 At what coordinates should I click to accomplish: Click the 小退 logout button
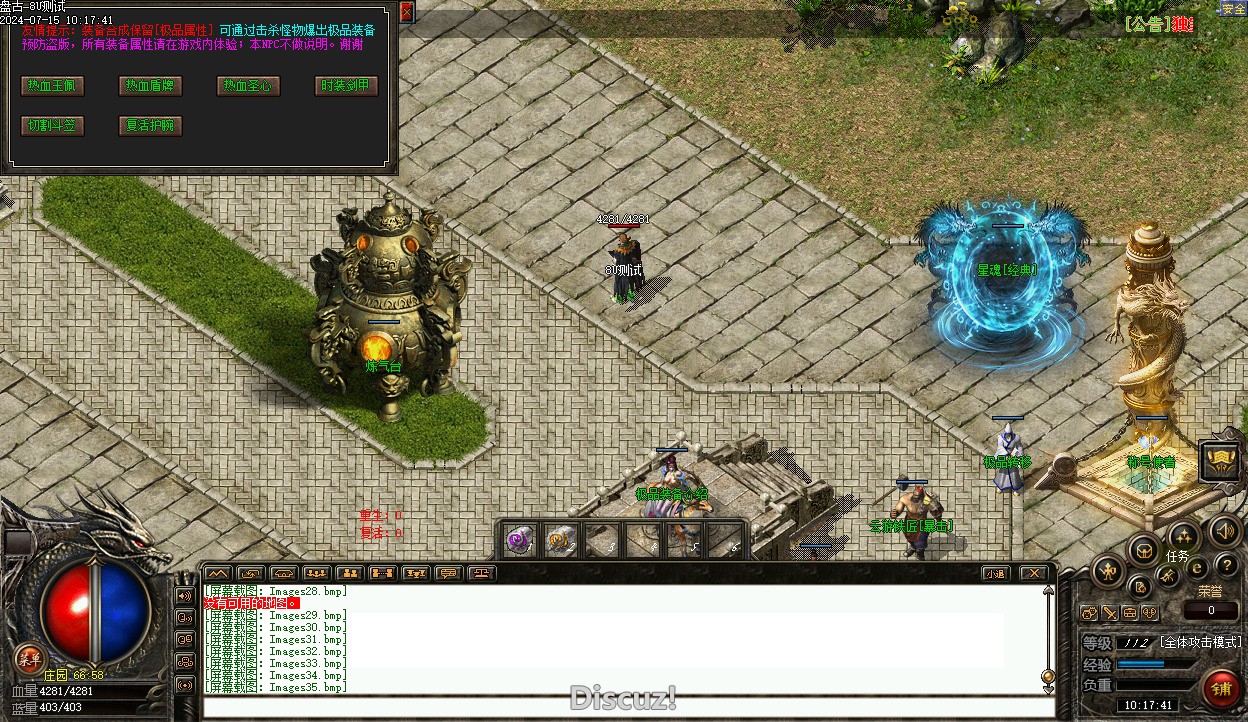coord(994,573)
